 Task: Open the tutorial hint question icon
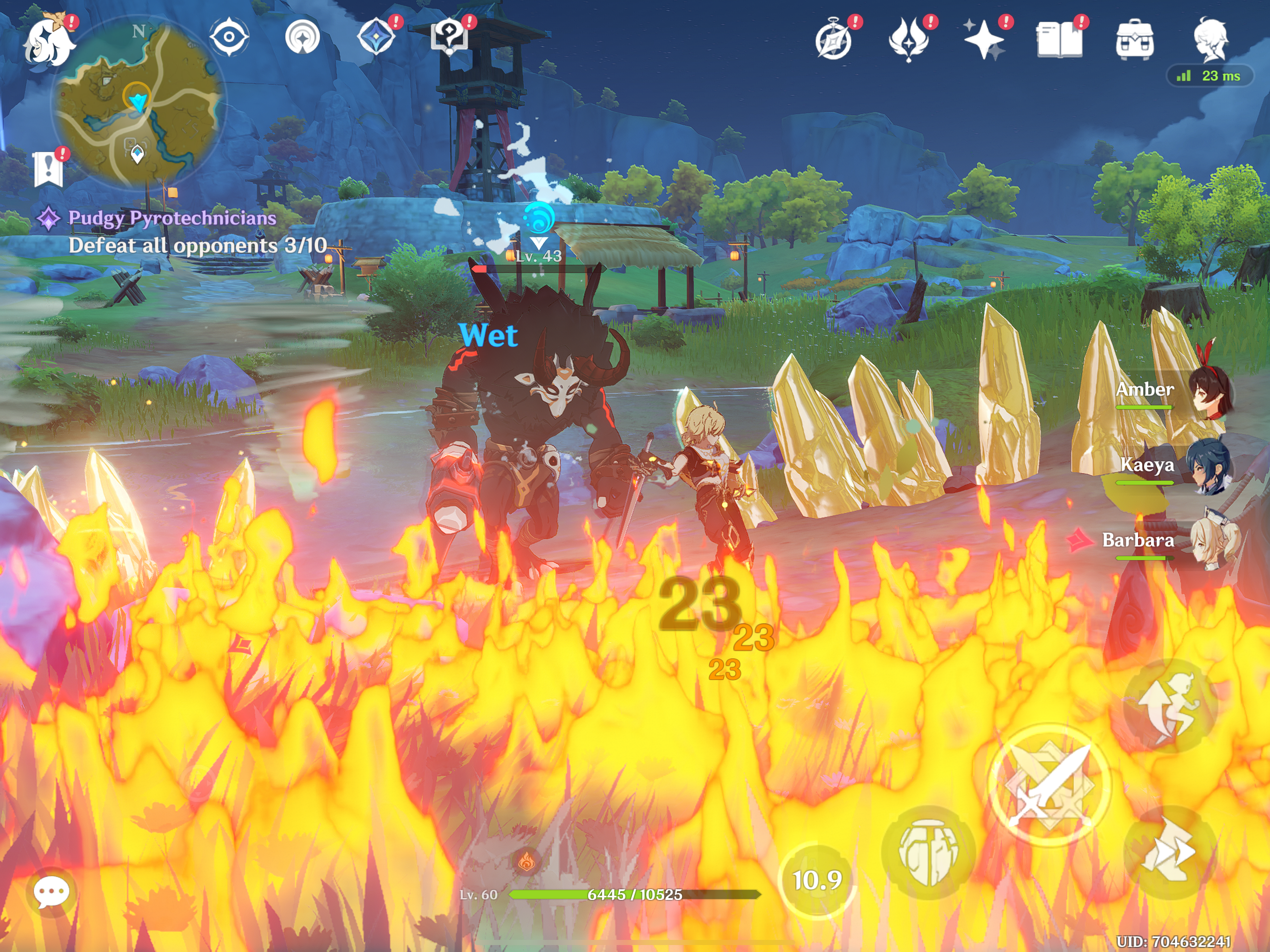click(x=450, y=36)
